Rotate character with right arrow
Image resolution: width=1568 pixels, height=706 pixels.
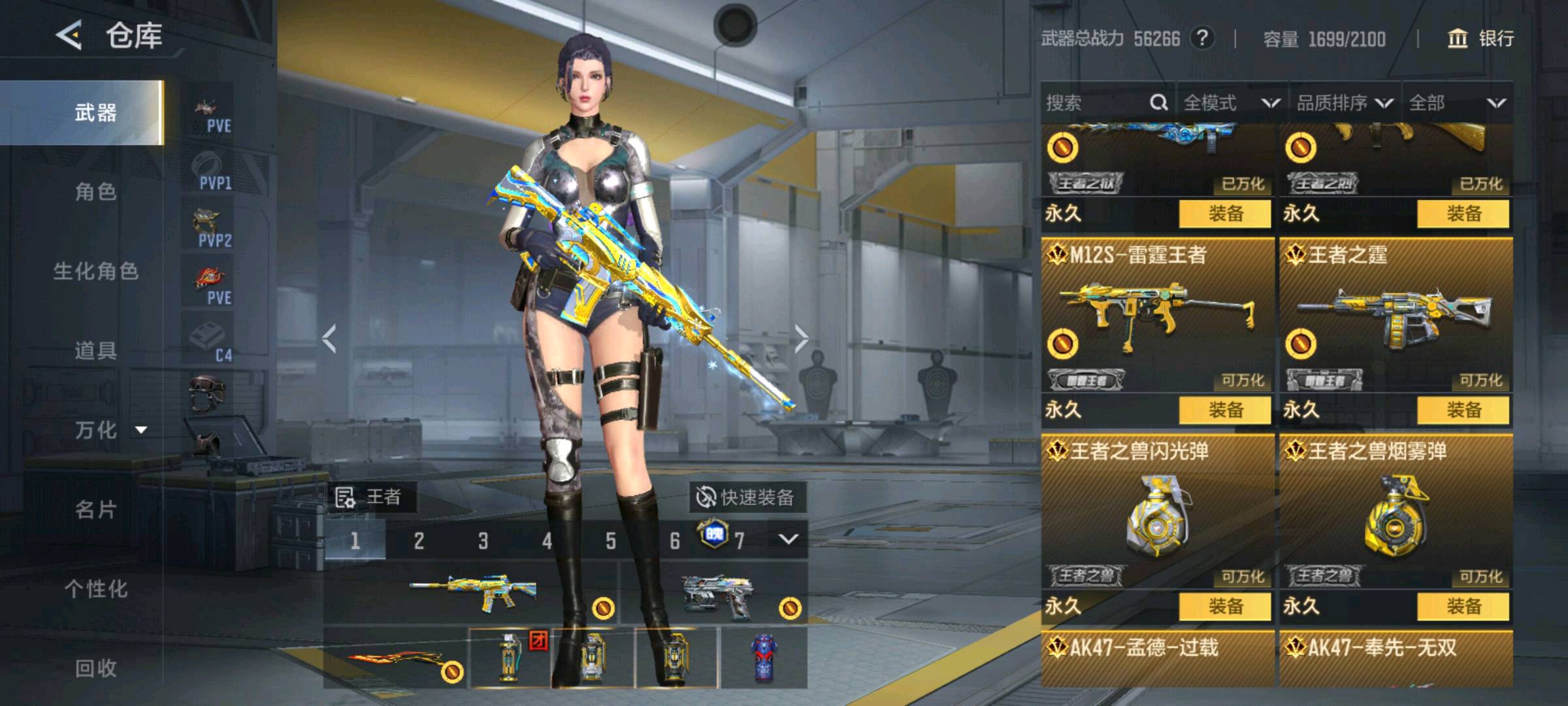pos(801,339)
